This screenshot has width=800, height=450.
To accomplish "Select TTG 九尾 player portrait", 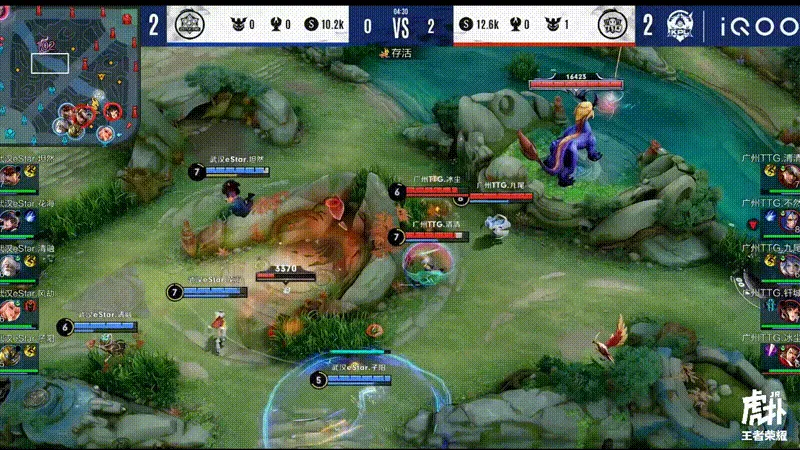I will [x=789, y=264].
